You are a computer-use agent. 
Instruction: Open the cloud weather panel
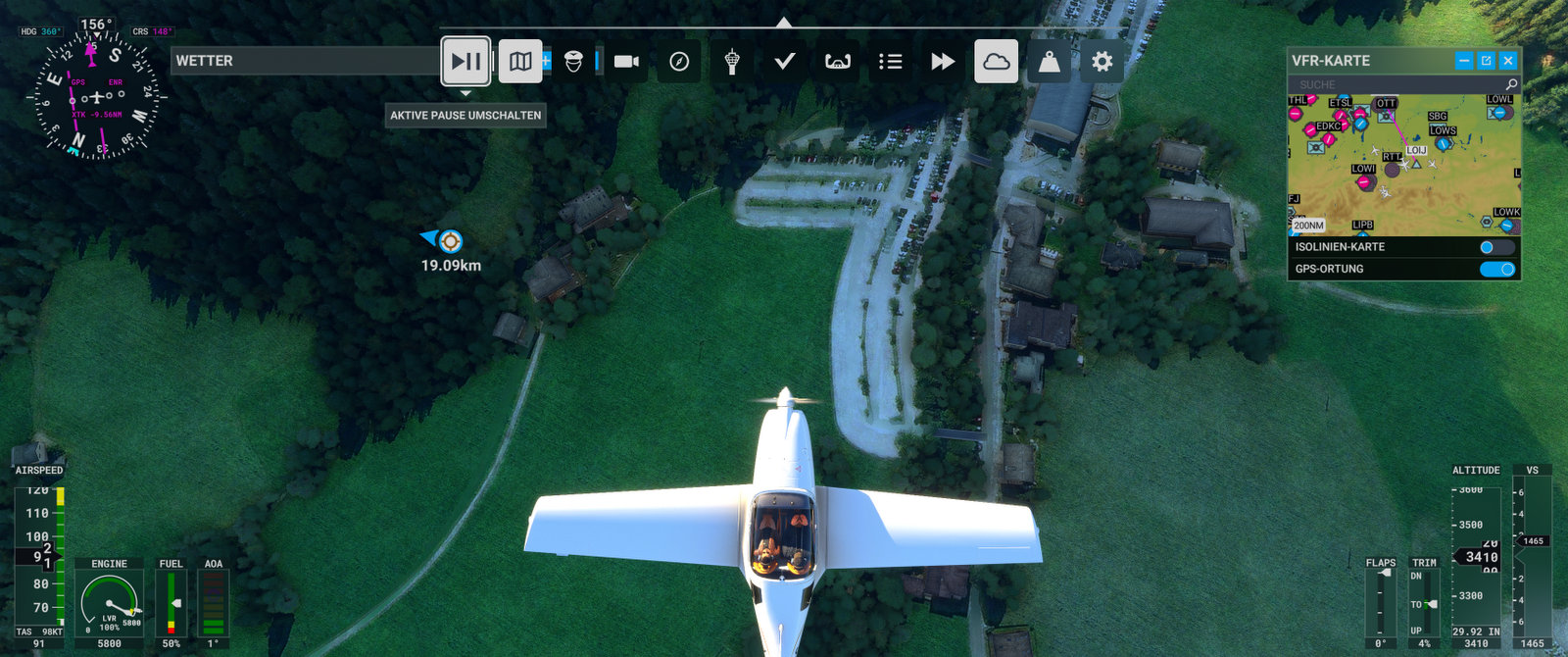(x=996, y=61)
